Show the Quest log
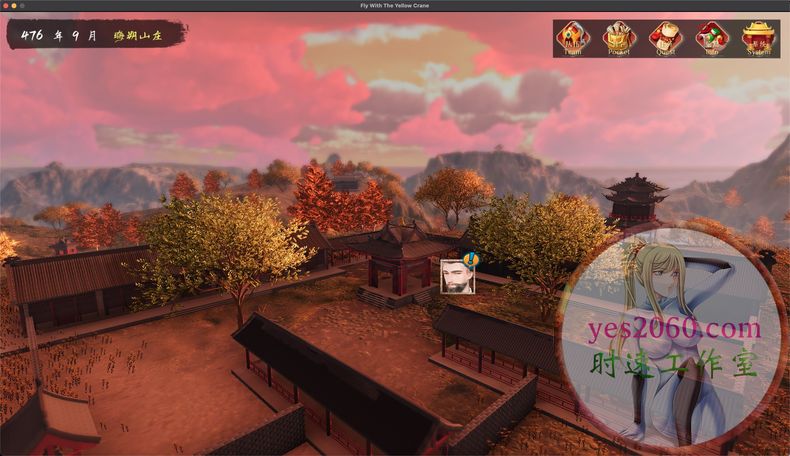Viewport: 790px width, 456px height. click(665, 38)
